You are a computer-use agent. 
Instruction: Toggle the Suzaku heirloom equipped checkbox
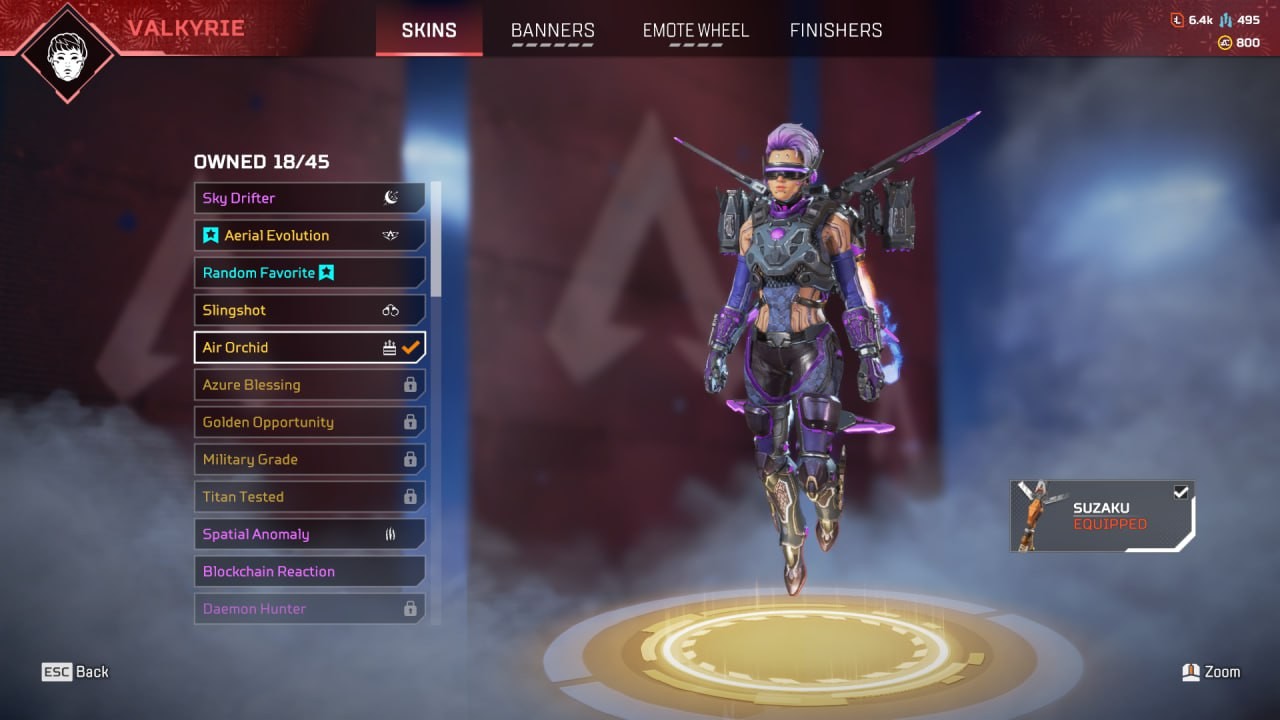(x=1181, y=492)
